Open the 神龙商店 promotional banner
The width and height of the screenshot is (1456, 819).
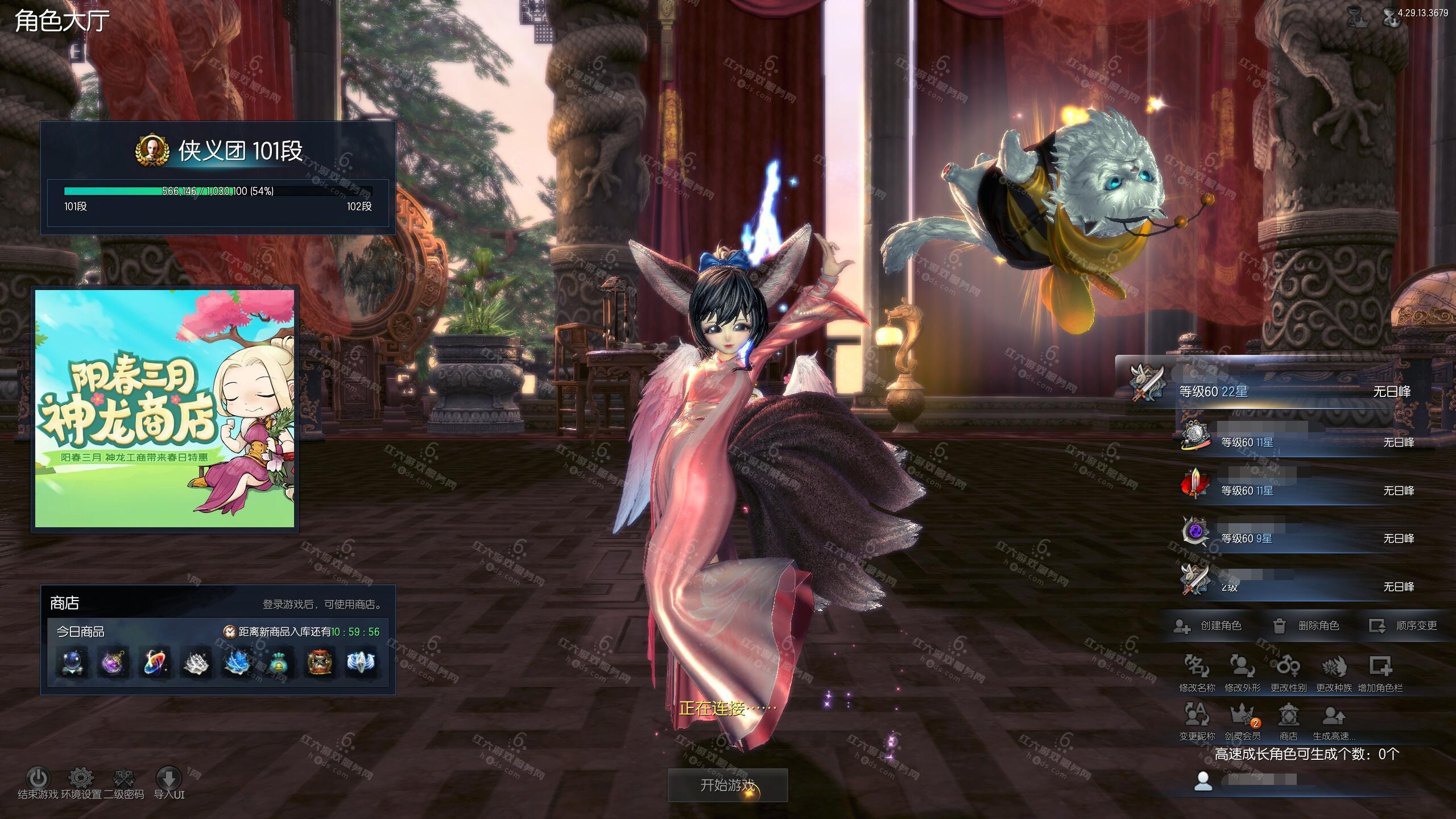pos(165,408)
